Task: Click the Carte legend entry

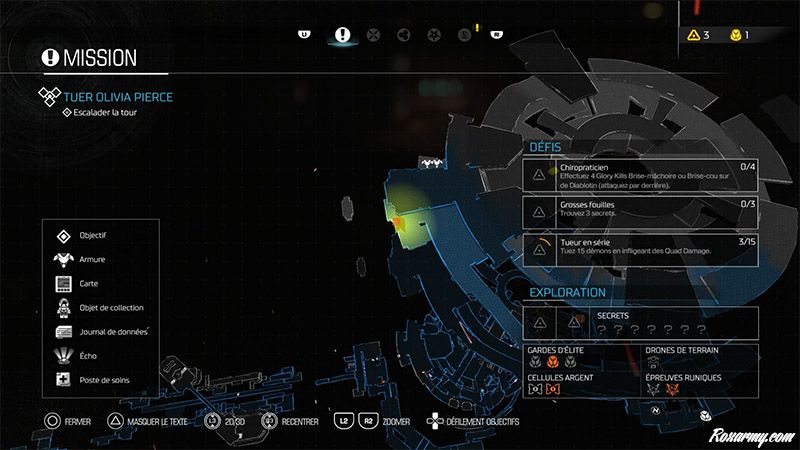Action: pyautogui.click(x=92, y=284)
